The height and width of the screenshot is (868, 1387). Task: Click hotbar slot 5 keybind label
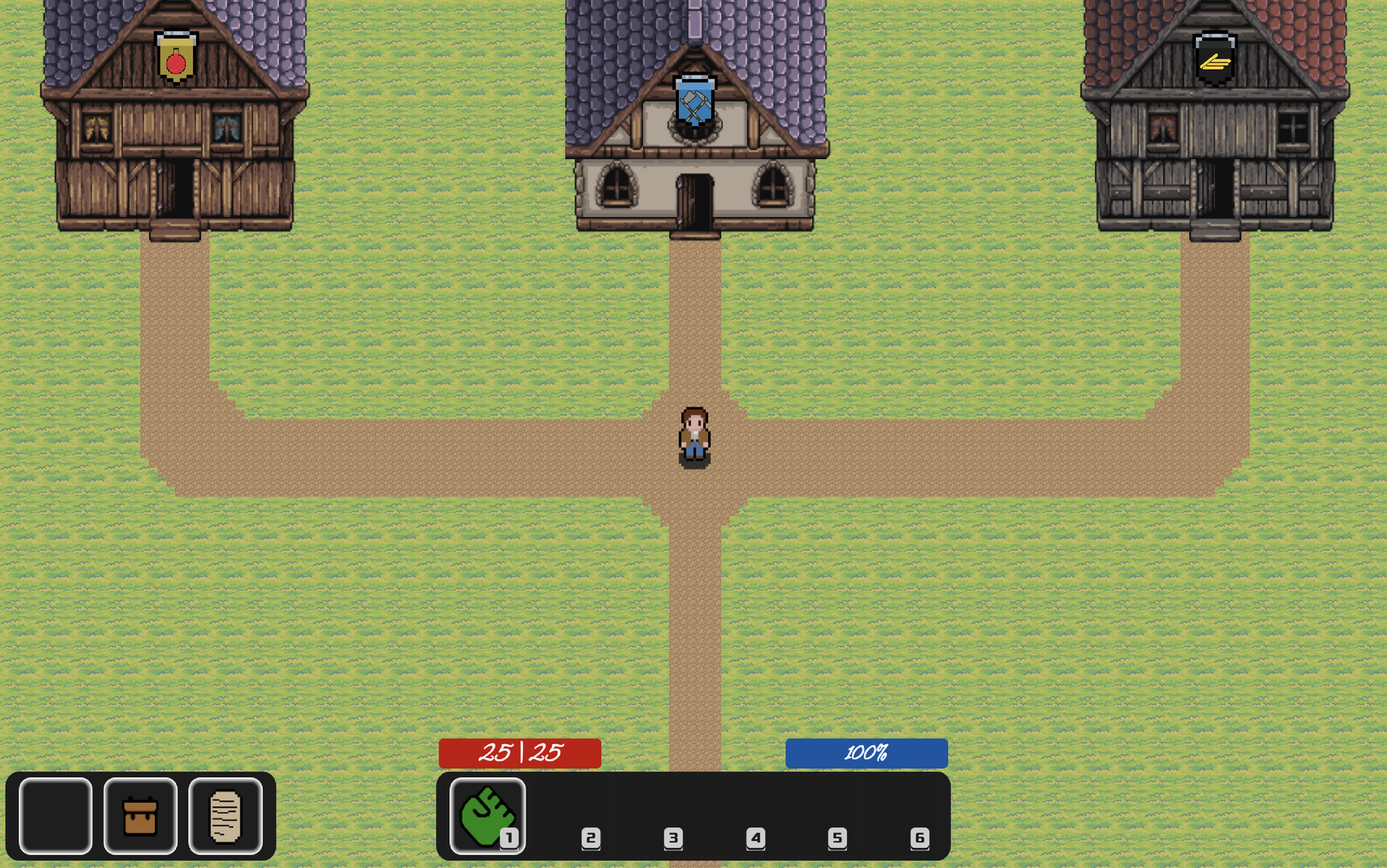tap(837, 838)
